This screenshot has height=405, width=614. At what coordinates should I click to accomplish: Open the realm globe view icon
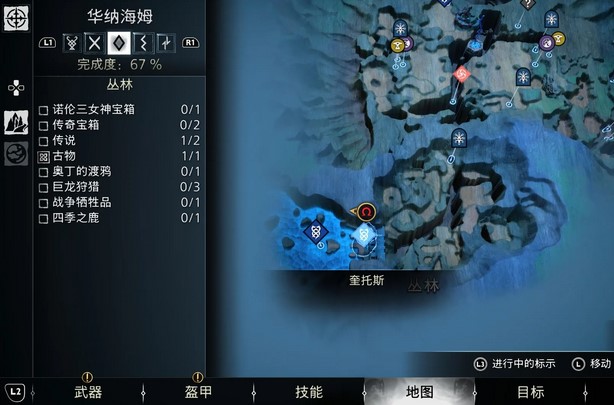point(16,153)
